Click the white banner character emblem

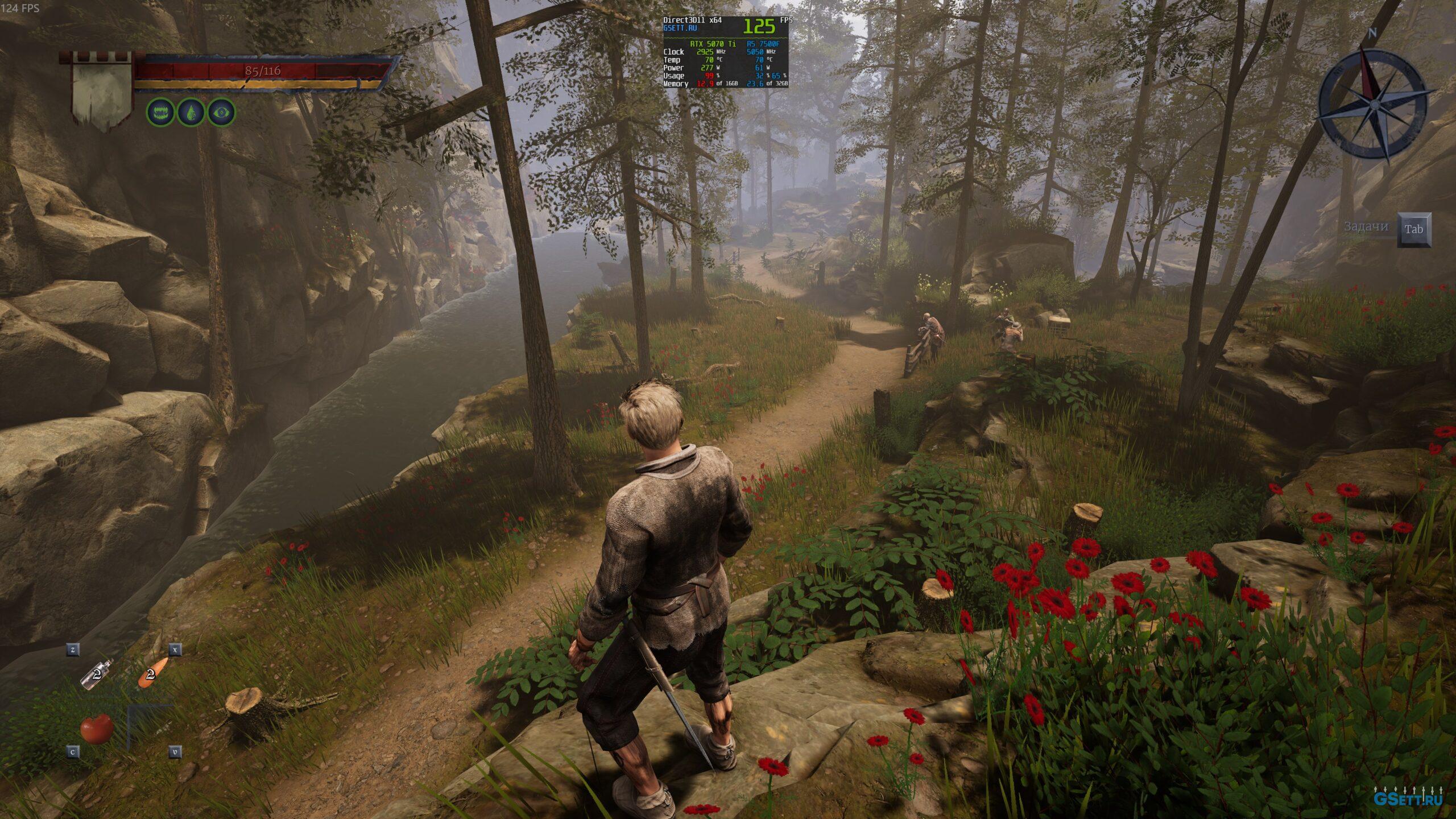click(x=102, y=92)
